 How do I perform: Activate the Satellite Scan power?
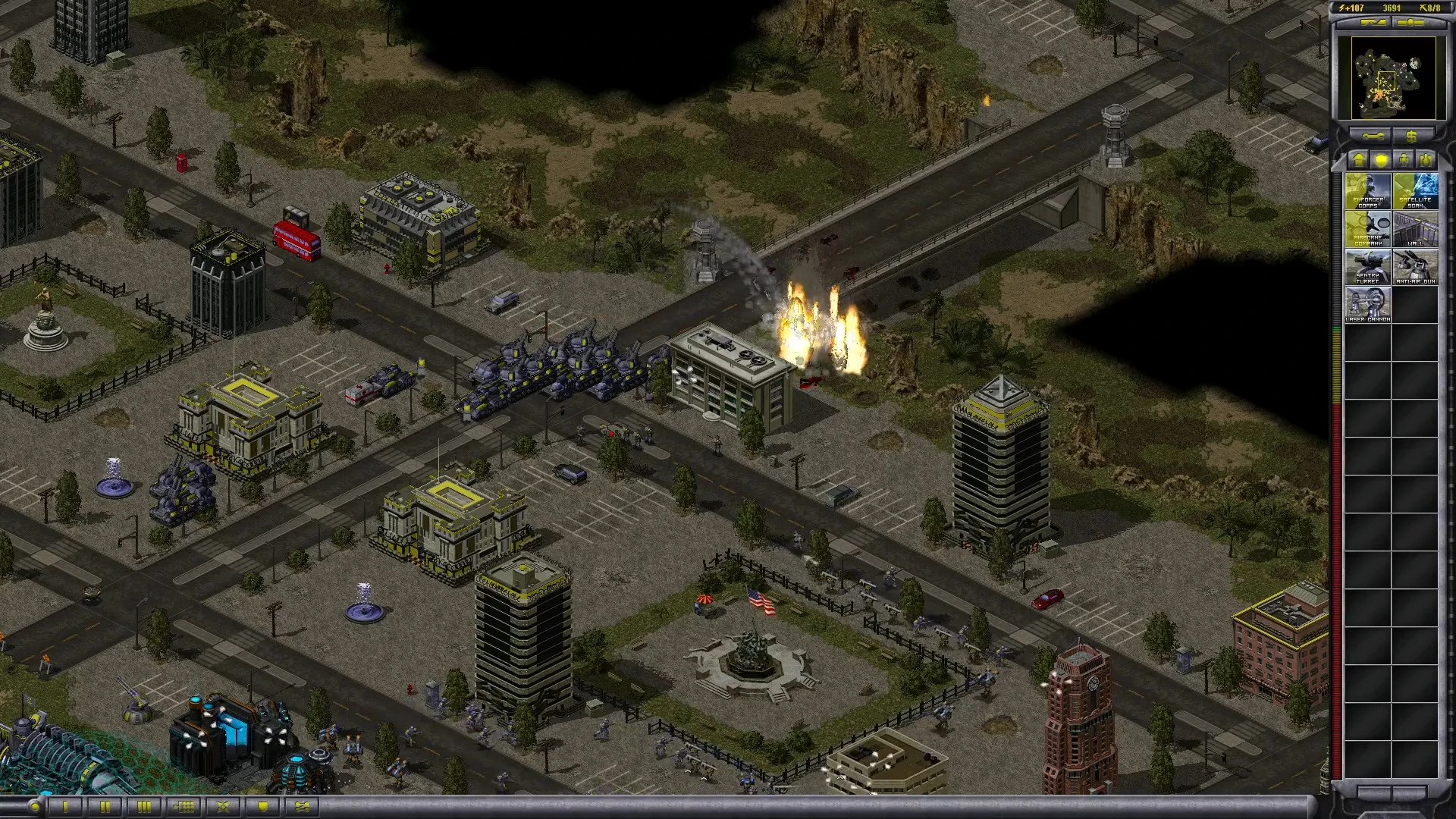click(1415, 191)
